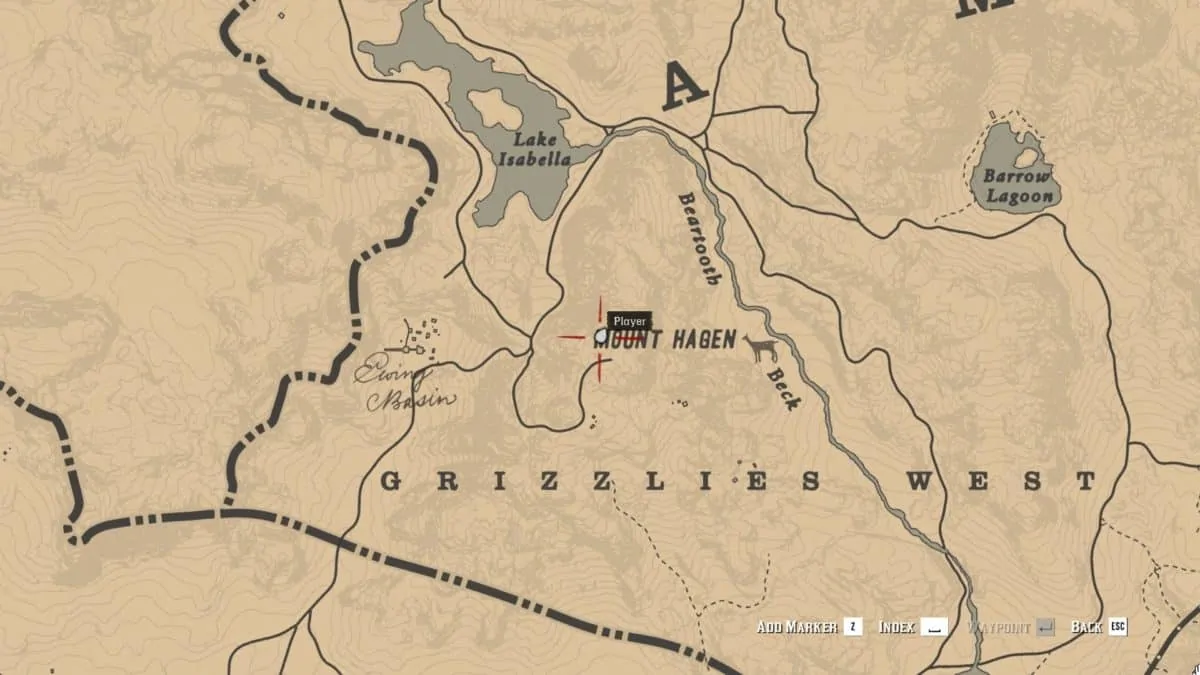Select the Player marker on the map
This screenshot has height=675, width=1200.
pos(601,338)
